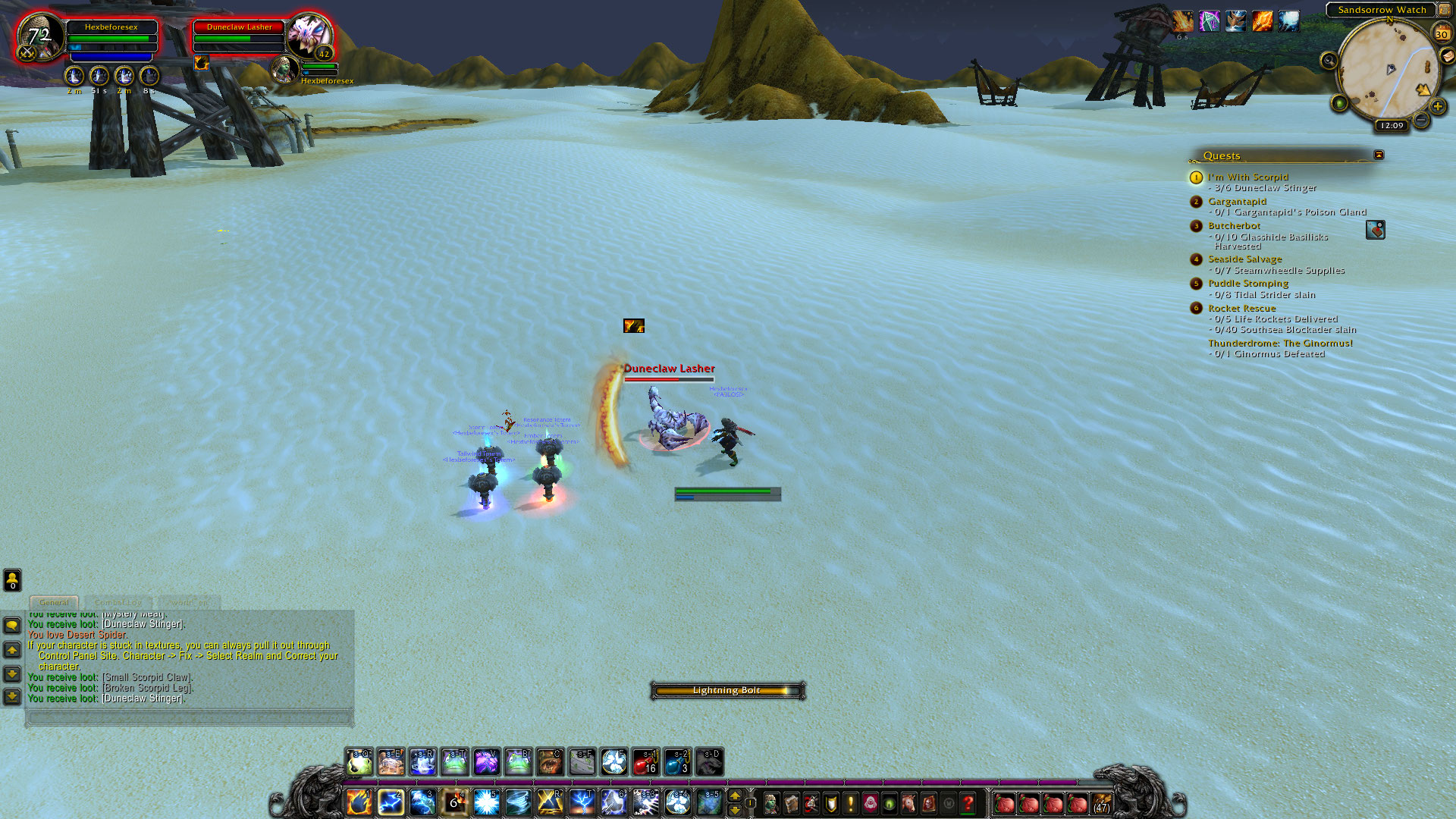Open the calendar button showing 30
This screenshot has height=819, width=1456.
pos(1441,33)
